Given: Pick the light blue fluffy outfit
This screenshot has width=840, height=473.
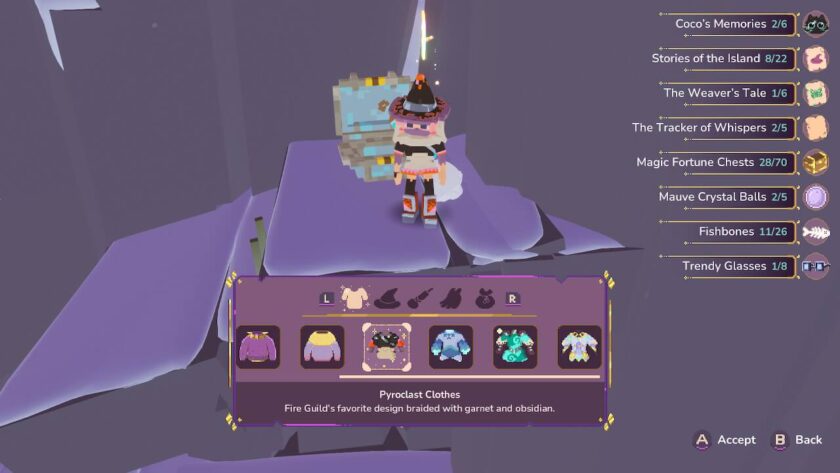Looking at the screenshot, I should [451, 347].
